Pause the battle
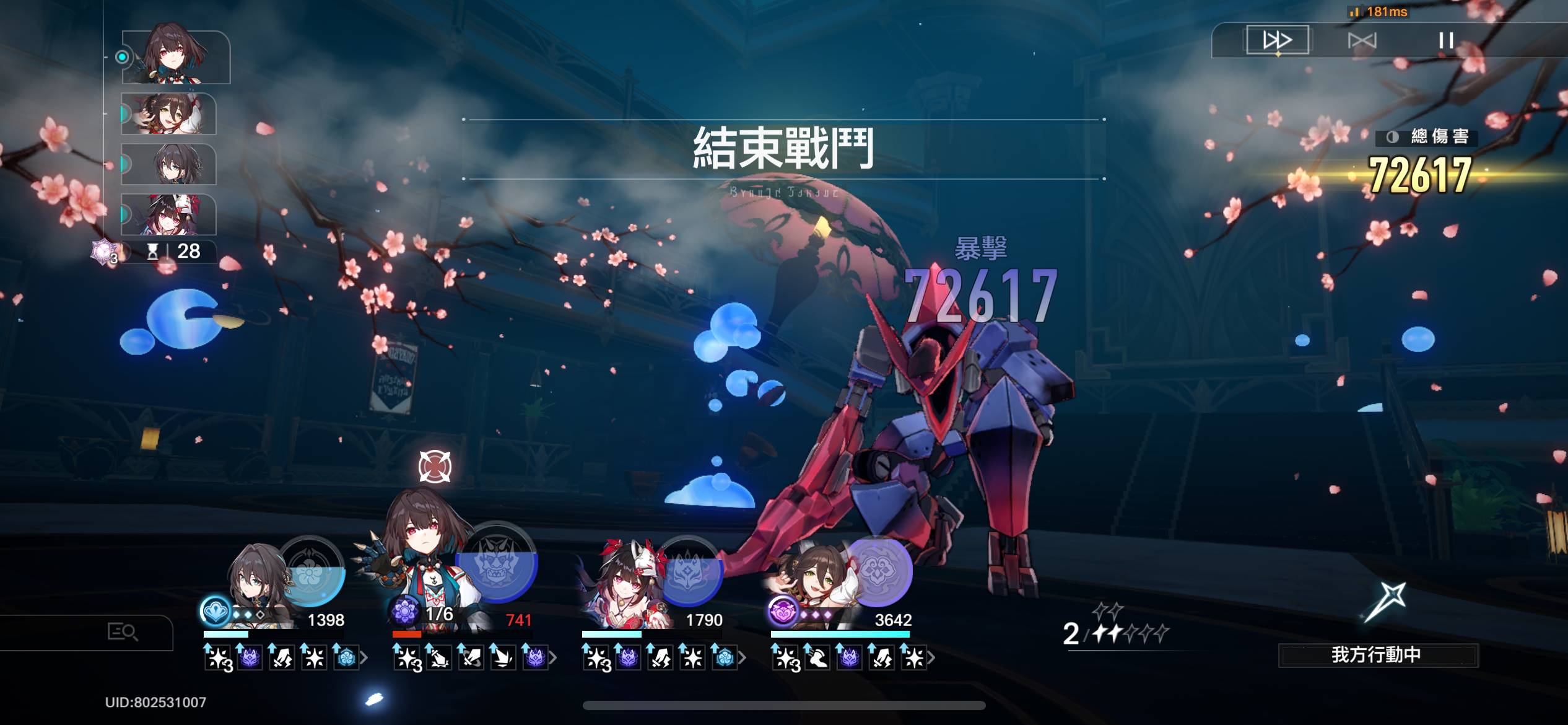The image size is (1568, 725). point(1446,41)
